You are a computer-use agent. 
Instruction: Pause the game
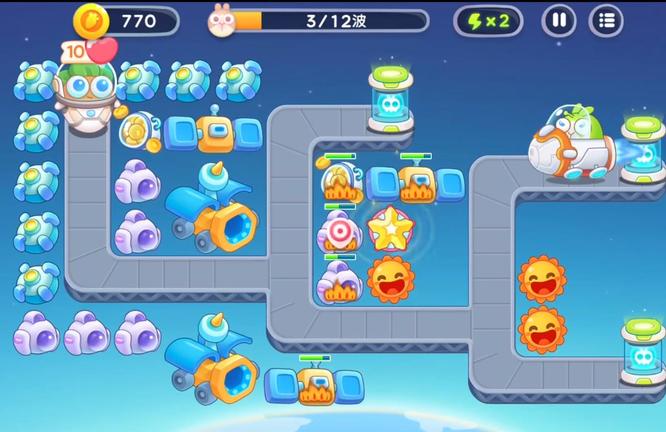(559, 20)
